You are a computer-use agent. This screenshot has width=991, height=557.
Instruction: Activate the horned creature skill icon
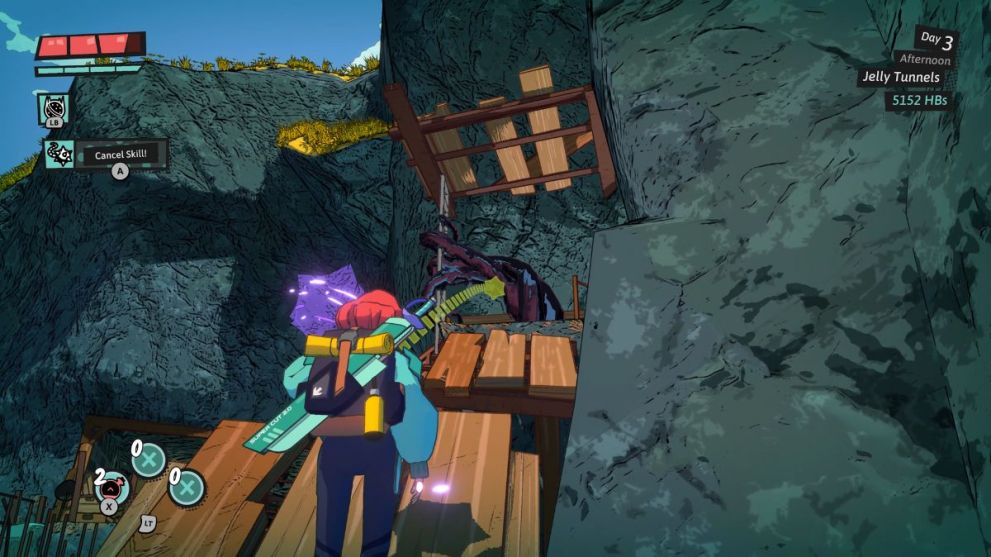pos(53,107)
